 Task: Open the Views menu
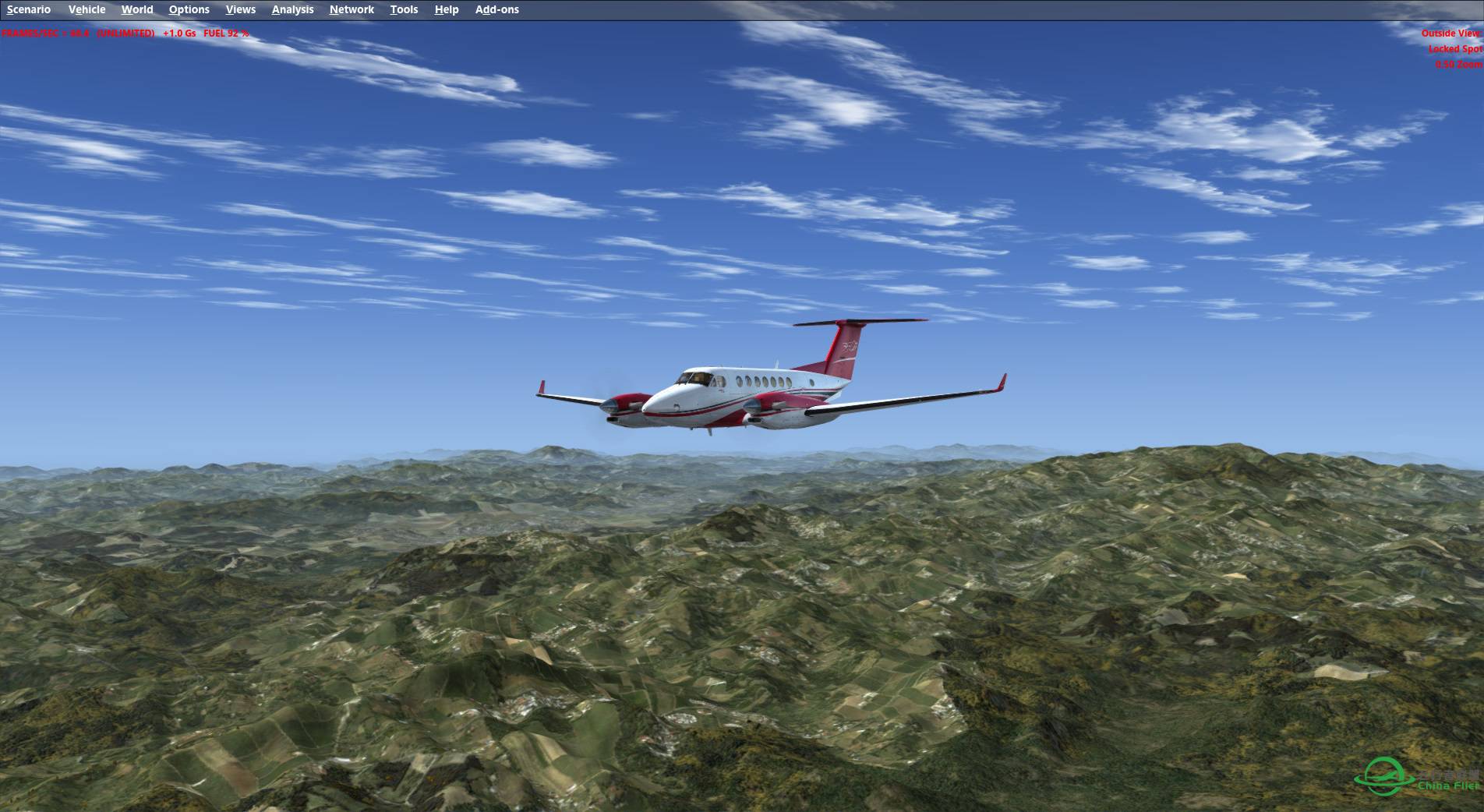click(240, 9)
